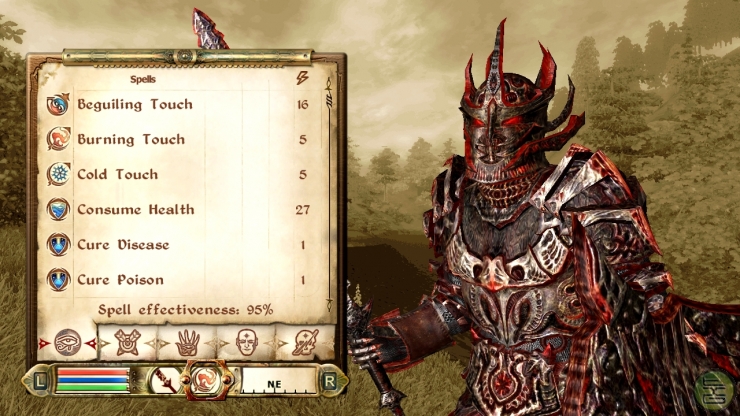Select the Cure Disease spell

[123, 245]
